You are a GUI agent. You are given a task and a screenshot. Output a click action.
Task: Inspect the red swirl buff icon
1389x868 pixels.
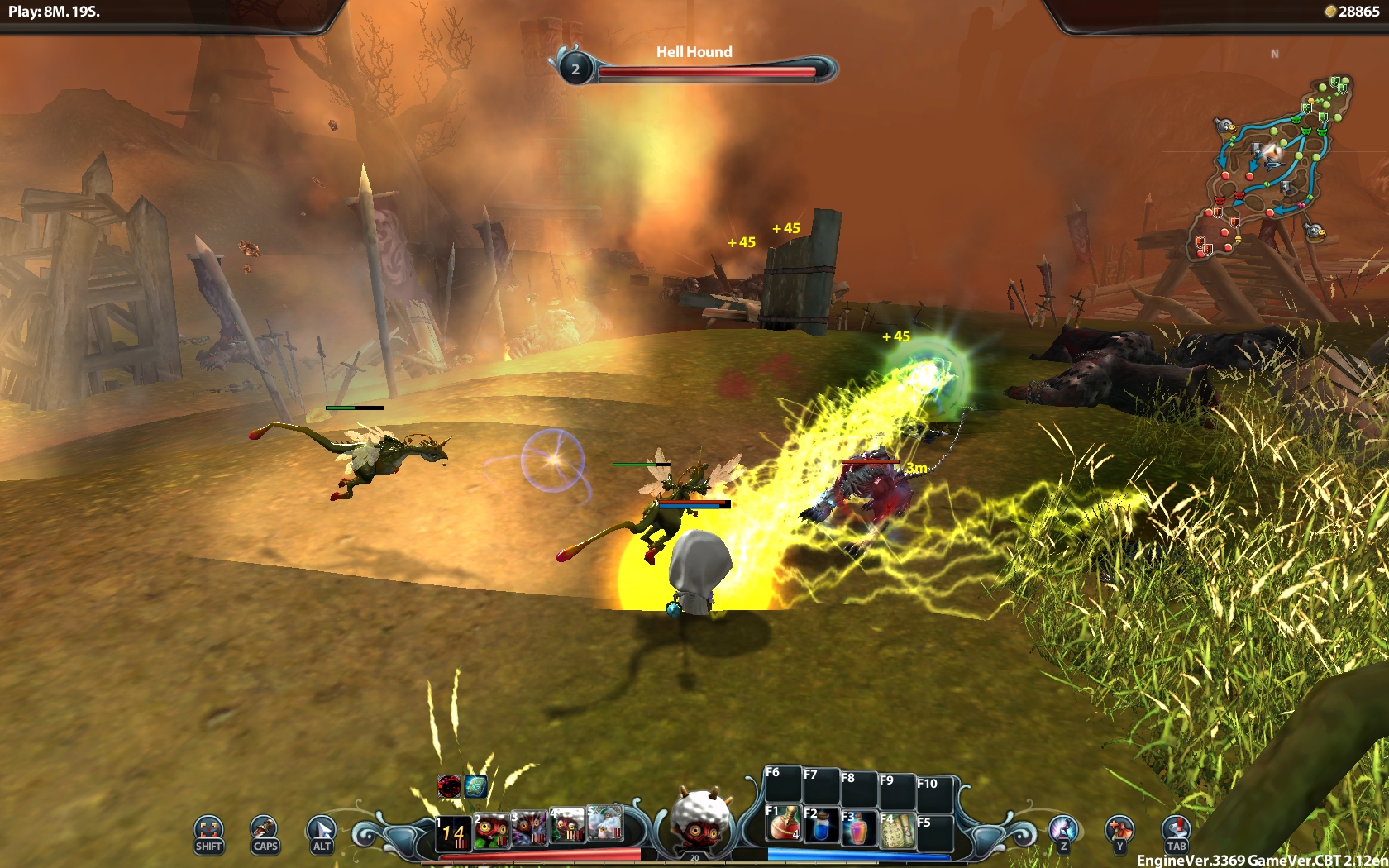click(x=450, y=786)
